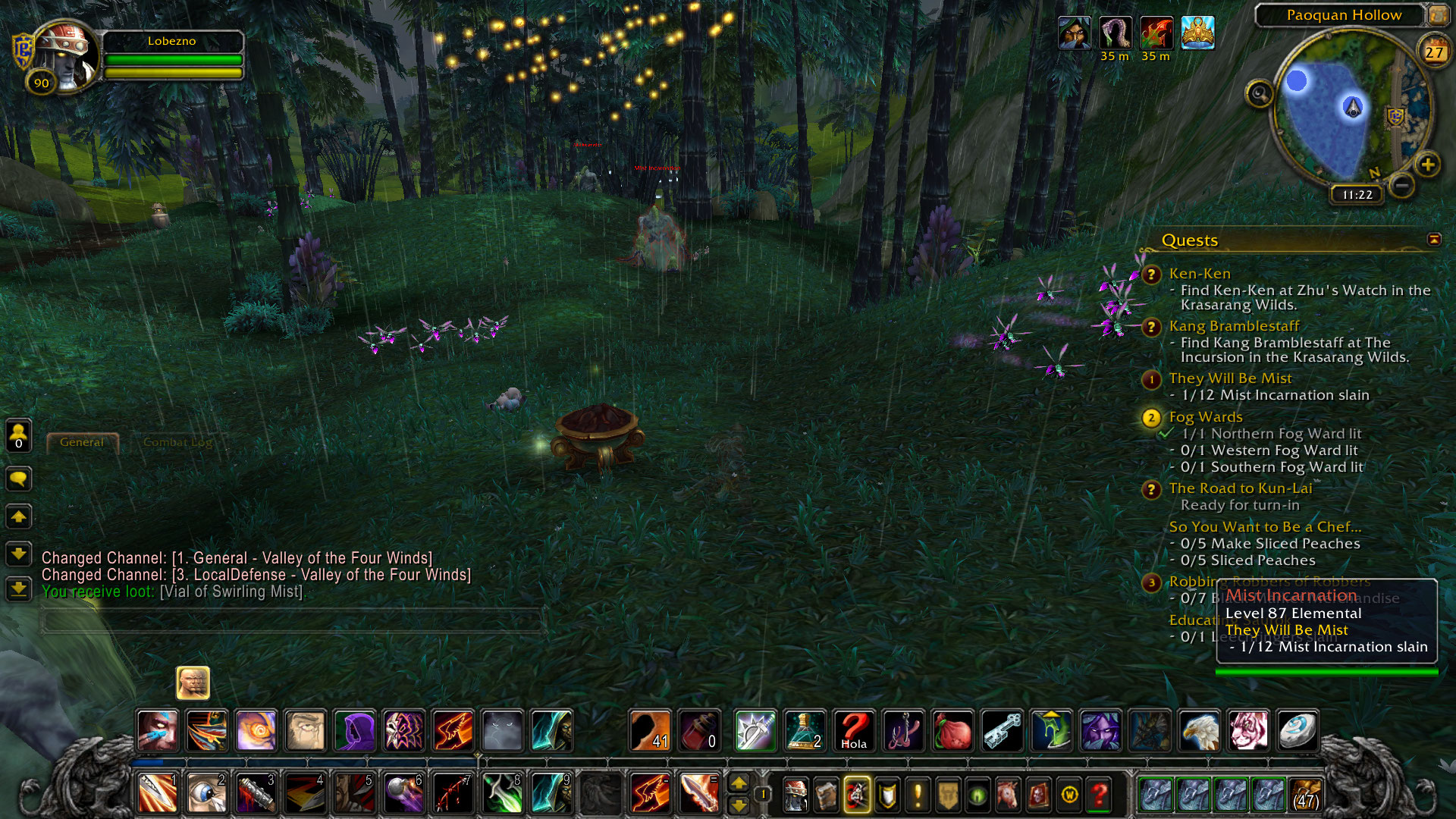Image resolution: width=1456 pixels, height=819 pixels.
Task: Open the backpack showing 47 free slots
Action: (x=1304, y=794)
